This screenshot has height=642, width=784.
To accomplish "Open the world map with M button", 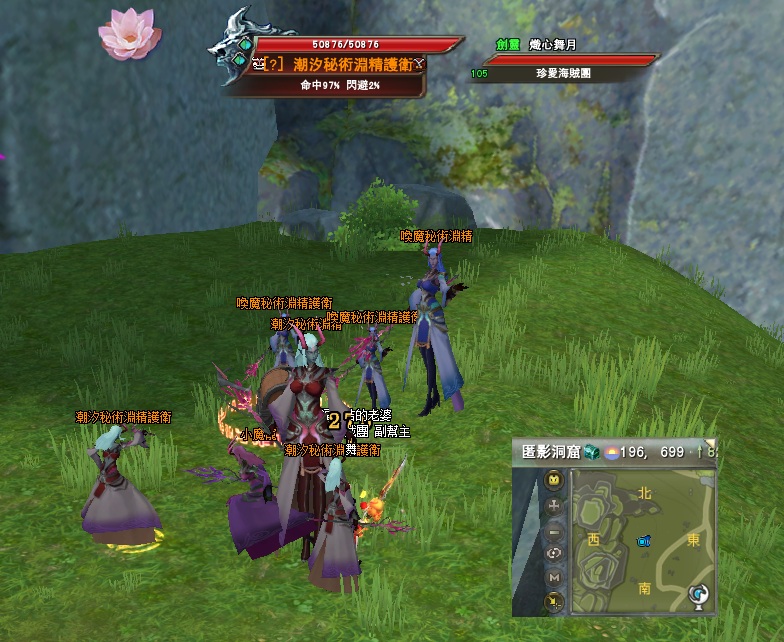I will 553,577.
